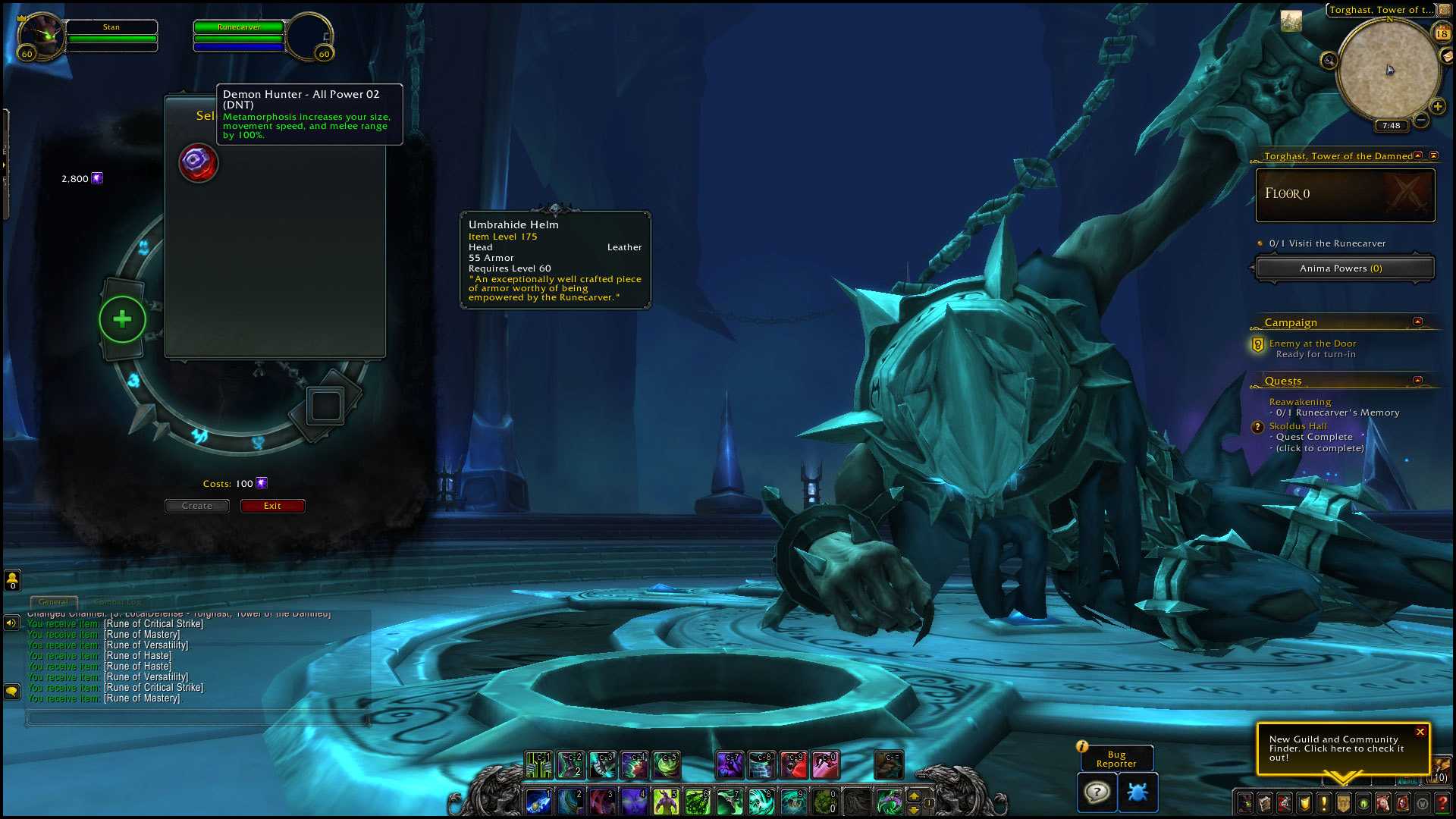Click the Skoldus Hall quest to complete it
The height and width of the screenshot is (819, 1456).
coord(1298,426)
